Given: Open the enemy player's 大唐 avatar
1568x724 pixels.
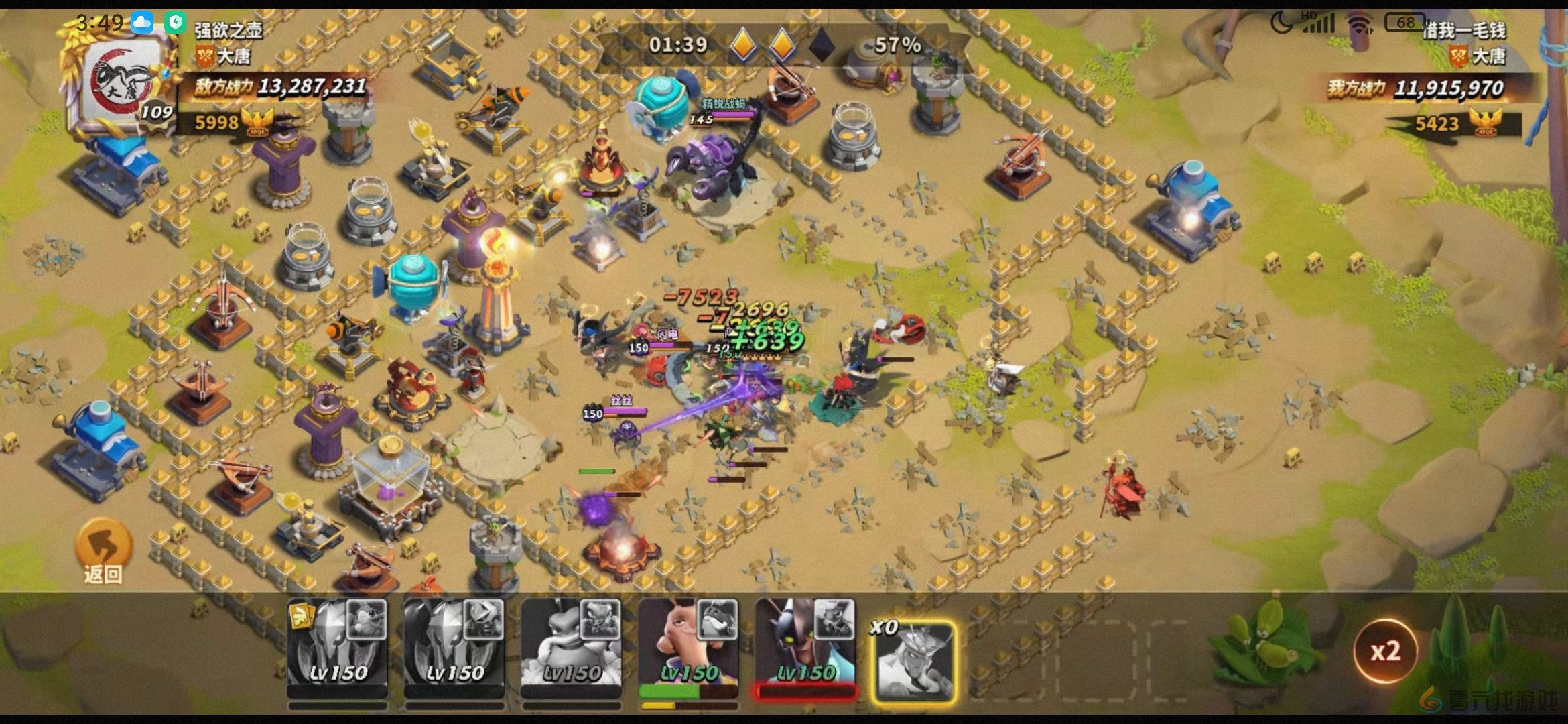Looking at the screenshot, I should 121,84.
